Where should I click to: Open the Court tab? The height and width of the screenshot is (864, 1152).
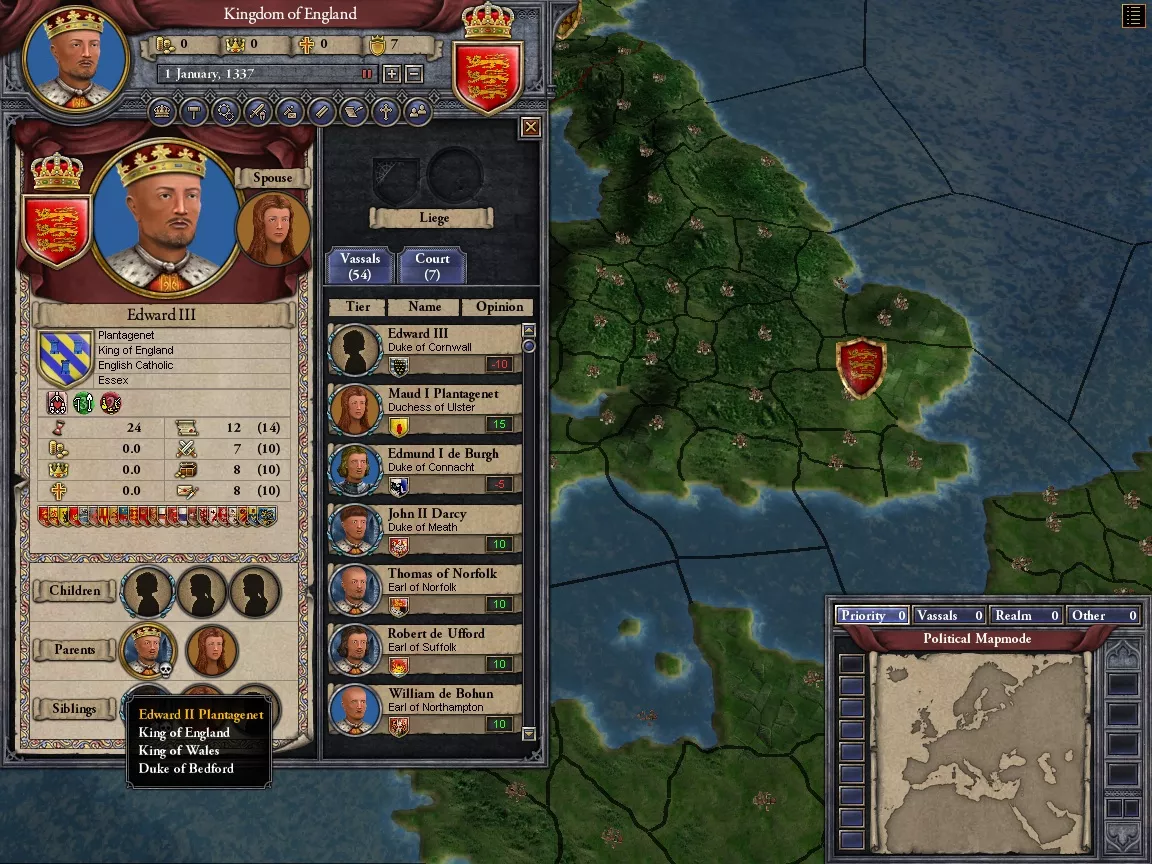coord(432,266)
